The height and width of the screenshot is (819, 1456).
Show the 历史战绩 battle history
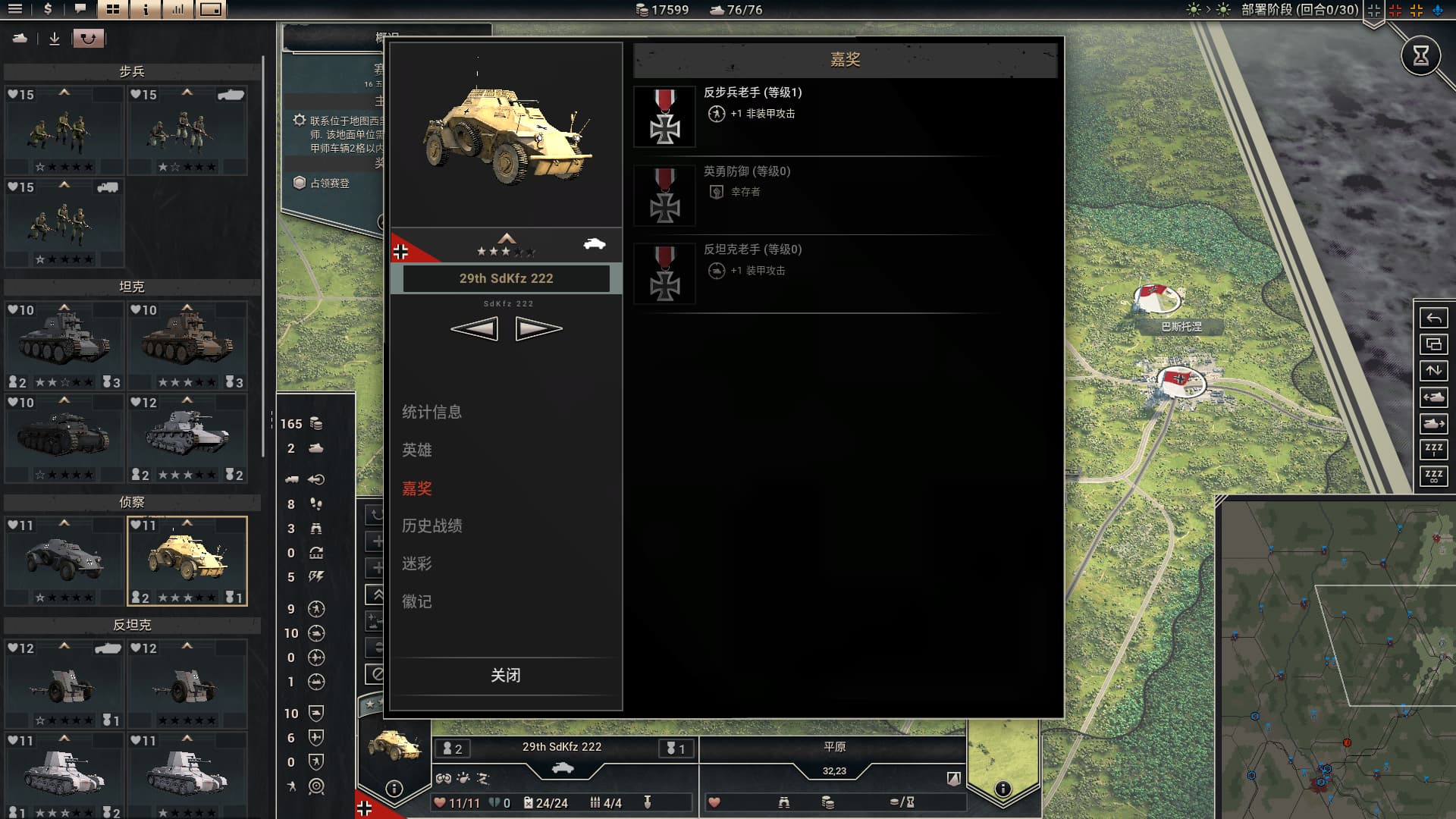click(x=431, y=526)
